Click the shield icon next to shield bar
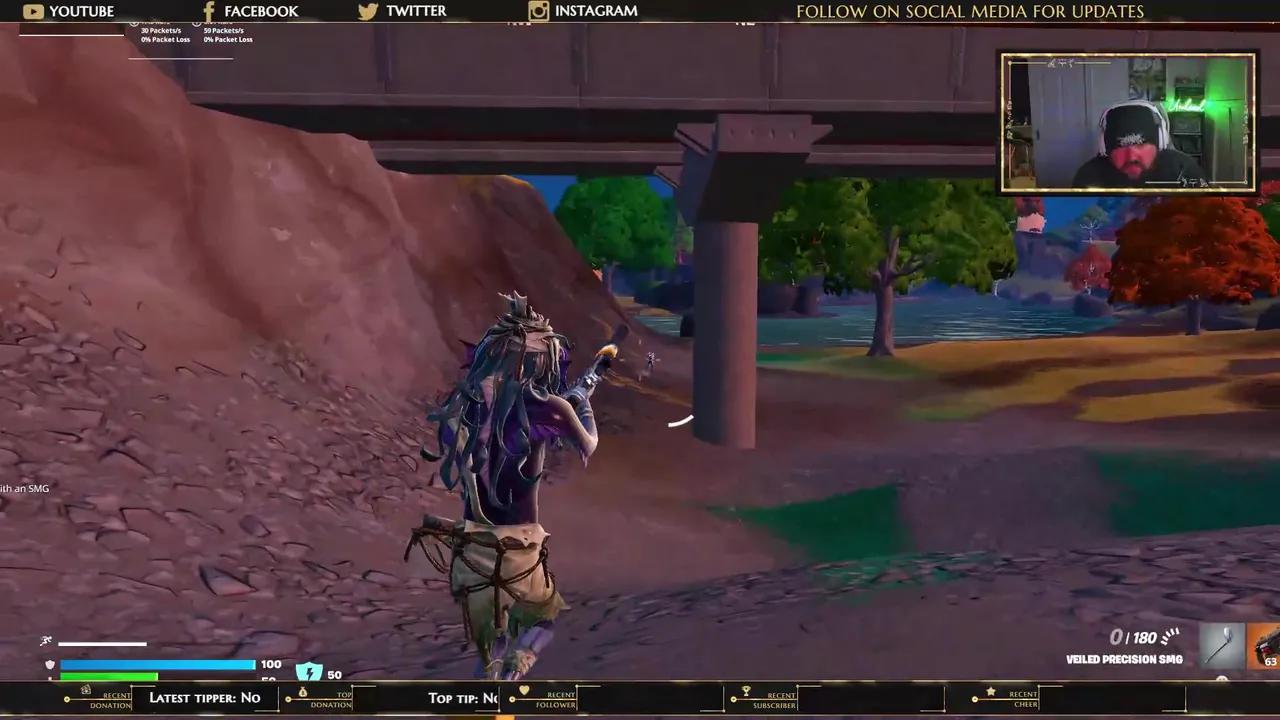The width and height of the screenshot is (1280, 720). pyautogui.click(x=49, y=664)
